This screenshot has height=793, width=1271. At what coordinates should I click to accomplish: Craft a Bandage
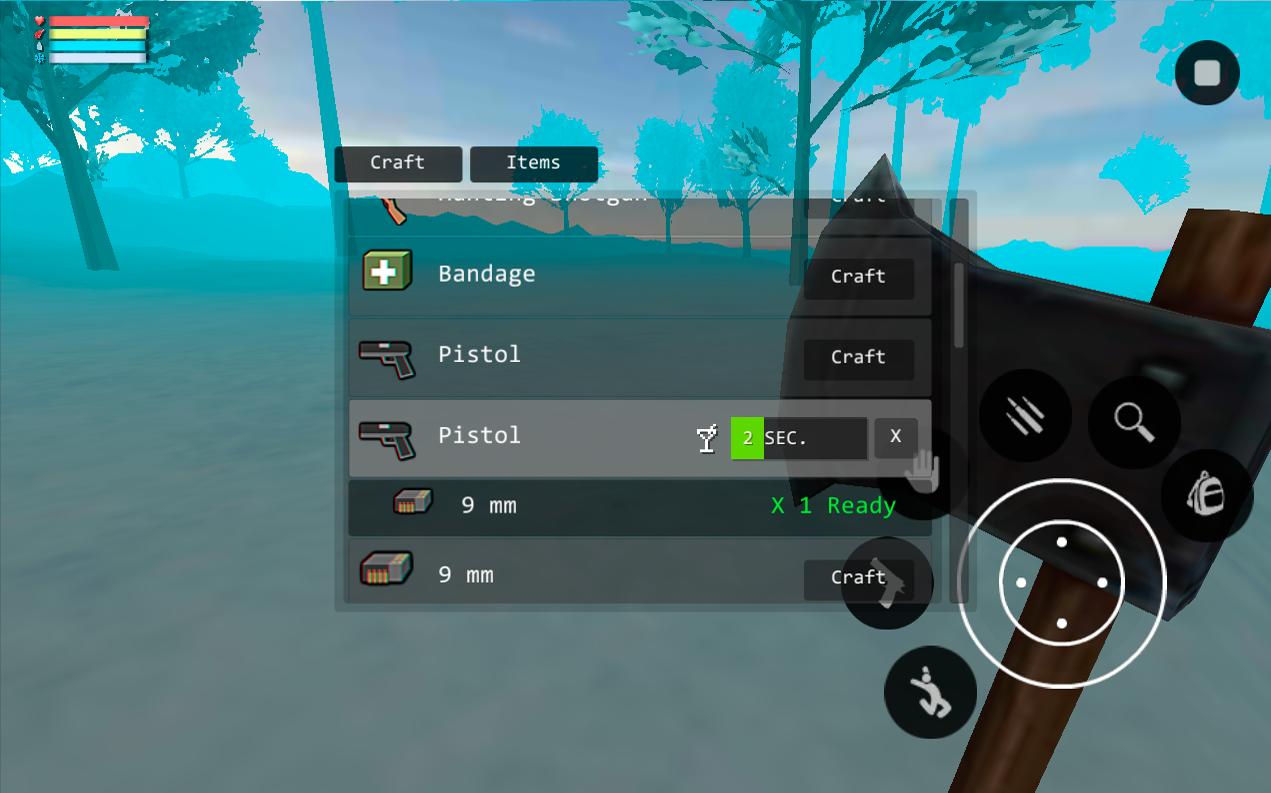858,277
